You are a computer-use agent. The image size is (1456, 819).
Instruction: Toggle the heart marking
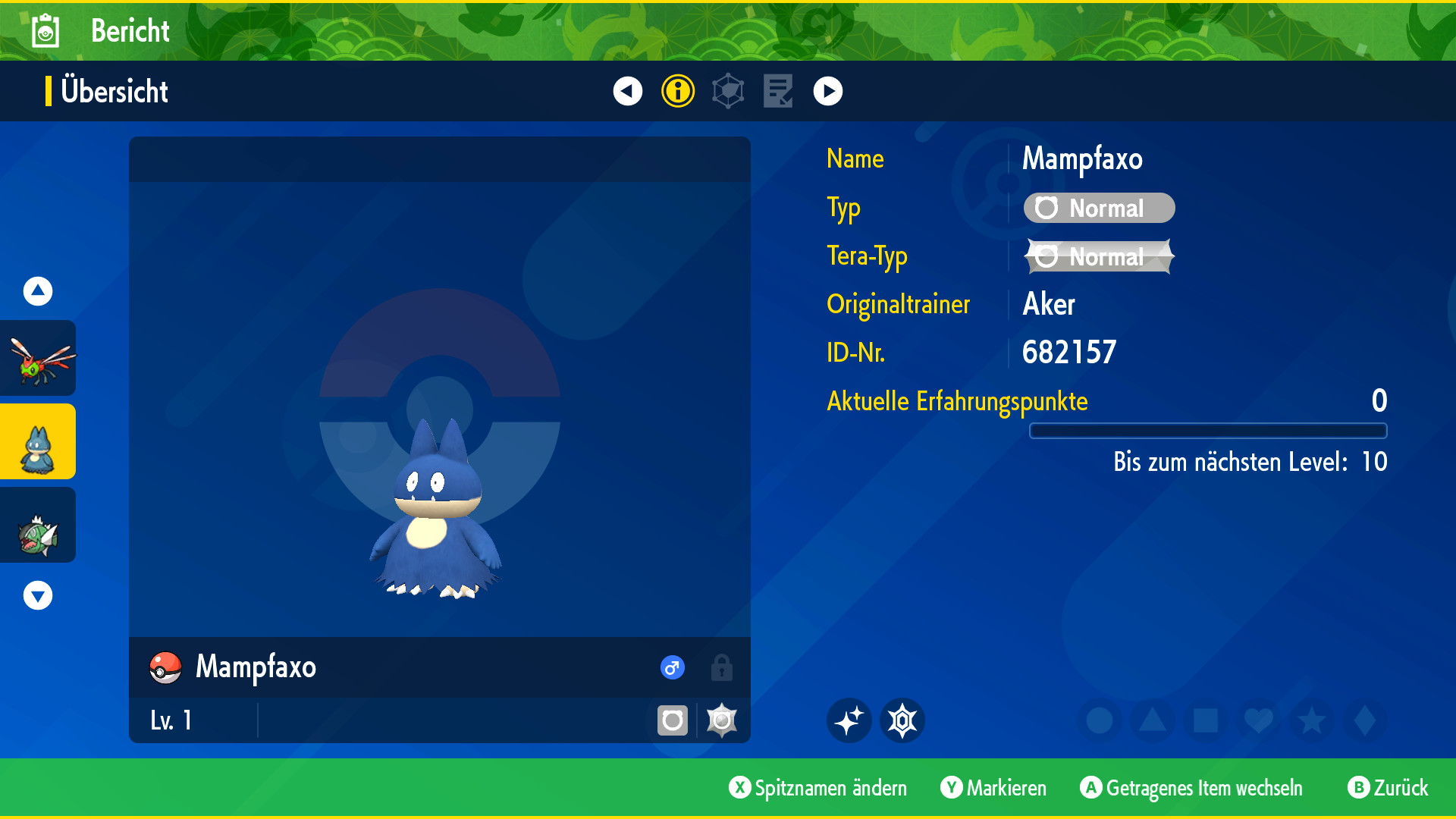click(1258, 720)
